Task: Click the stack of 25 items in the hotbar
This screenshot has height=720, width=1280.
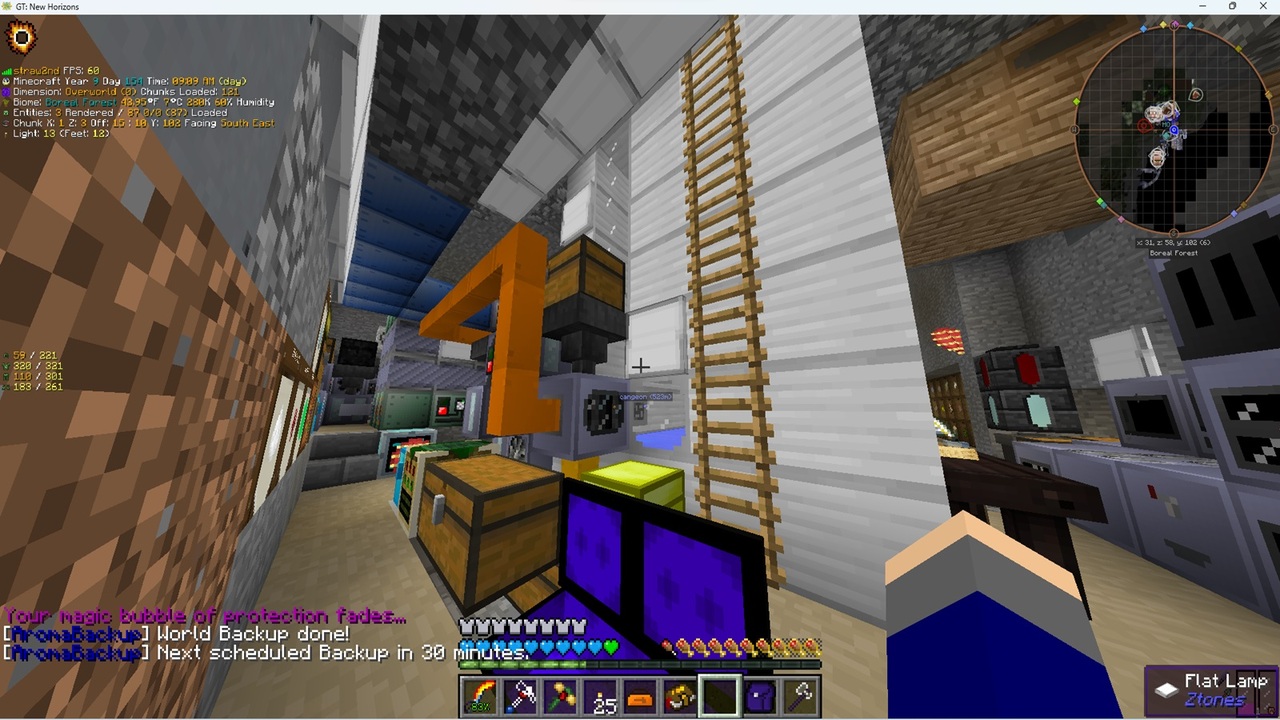Action: point(601,698)
